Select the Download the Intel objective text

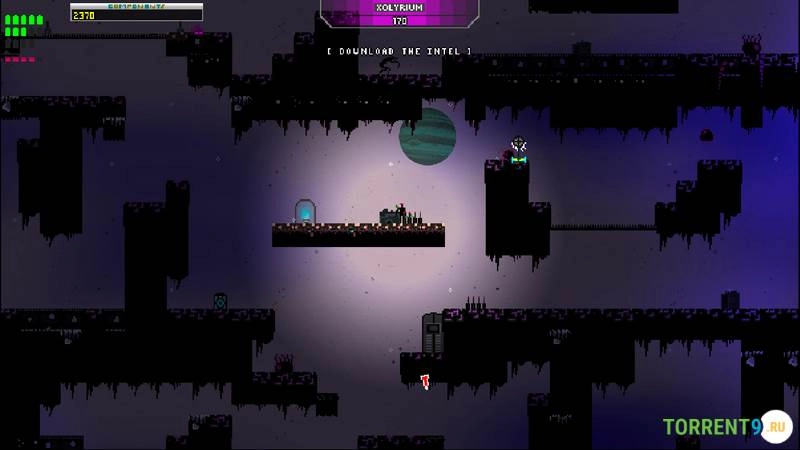coord(400,51)
